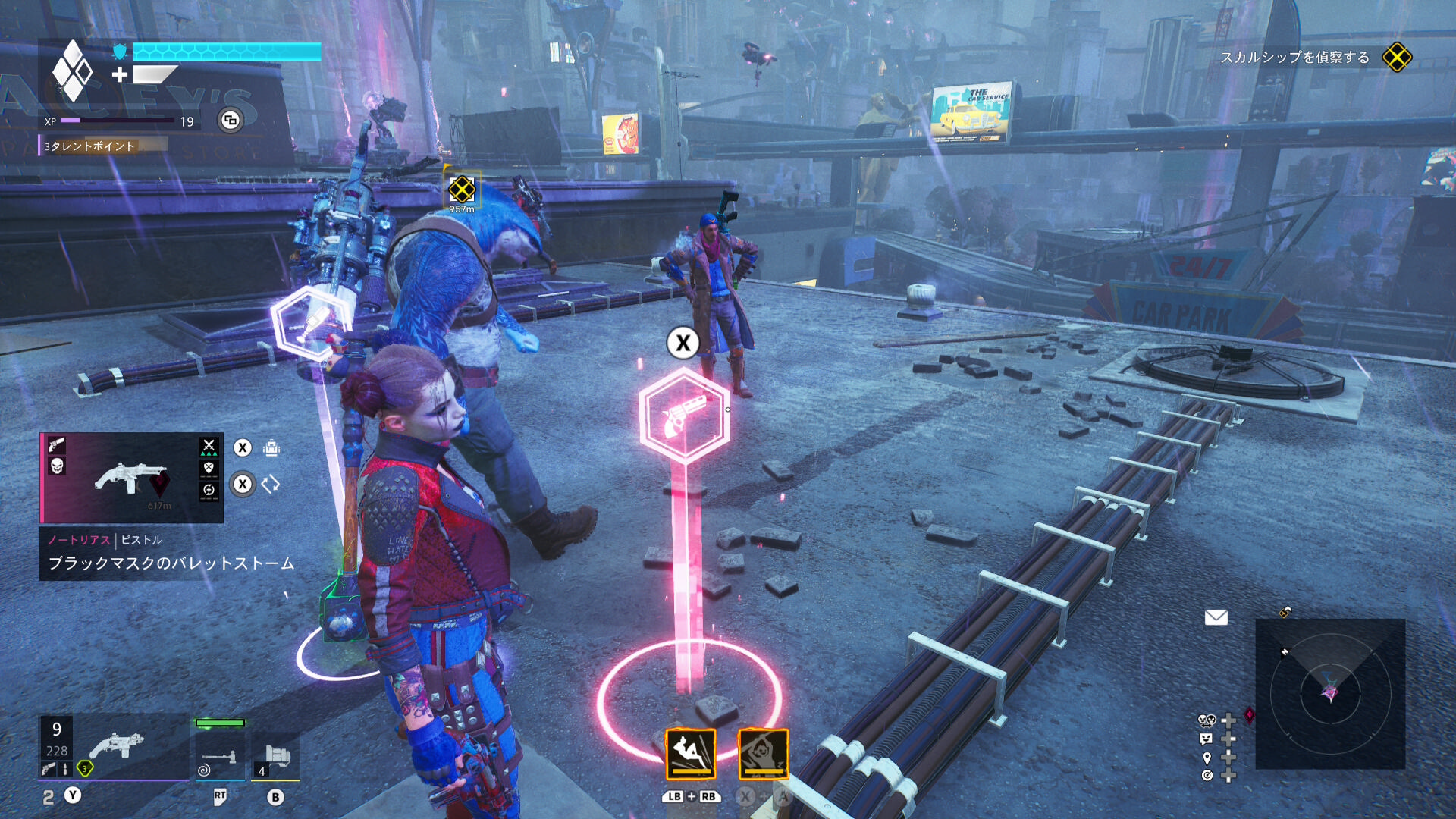Click the pink revolver loot marker

pos(684,416)
